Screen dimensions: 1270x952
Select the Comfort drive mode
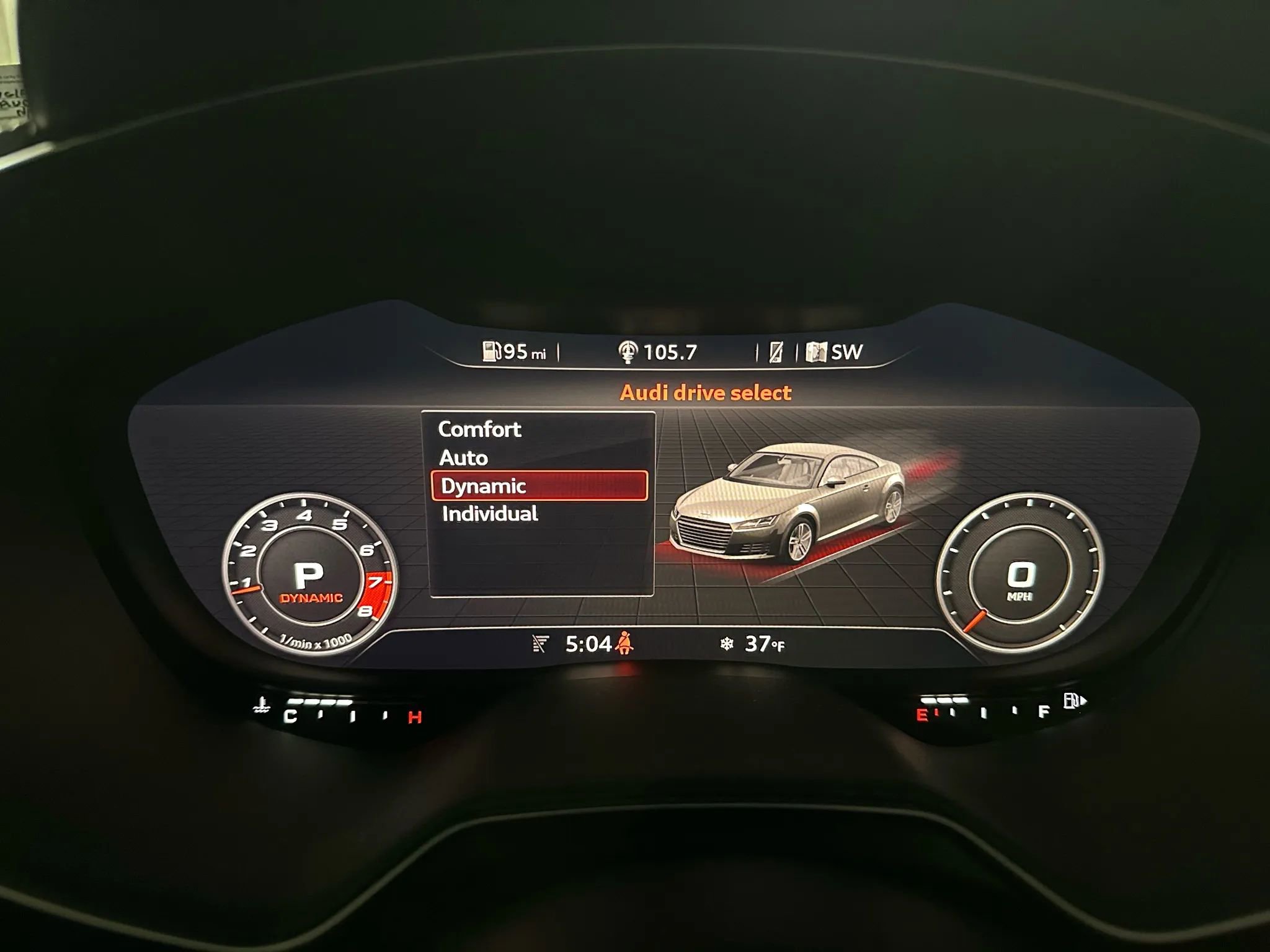pyautogui.click(x=479, y=429)
